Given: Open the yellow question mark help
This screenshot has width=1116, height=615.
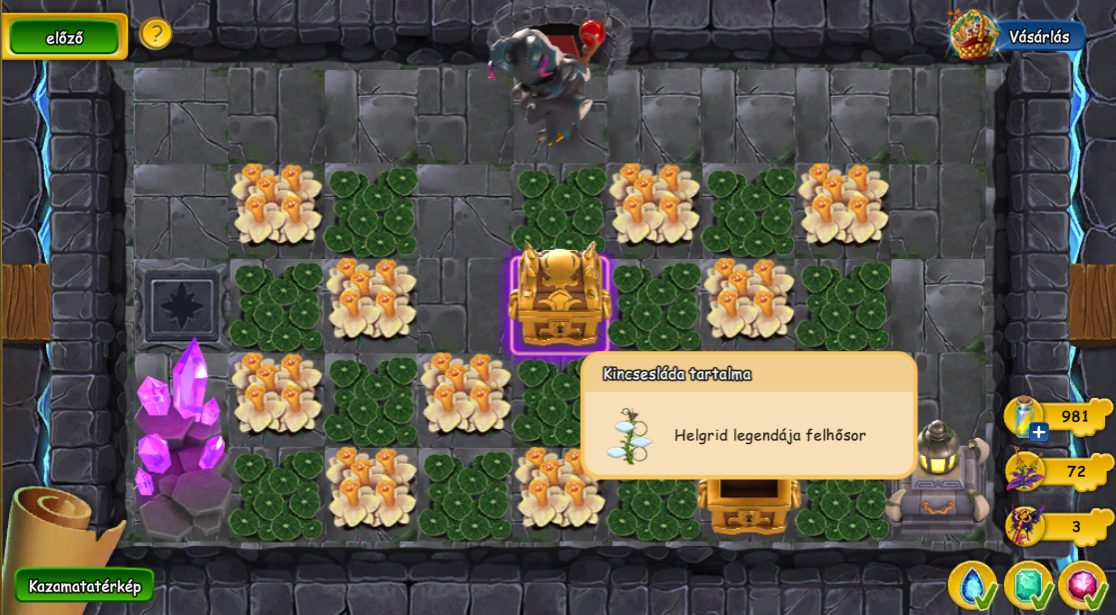Looking at the screenshot, I should (155, 34).
